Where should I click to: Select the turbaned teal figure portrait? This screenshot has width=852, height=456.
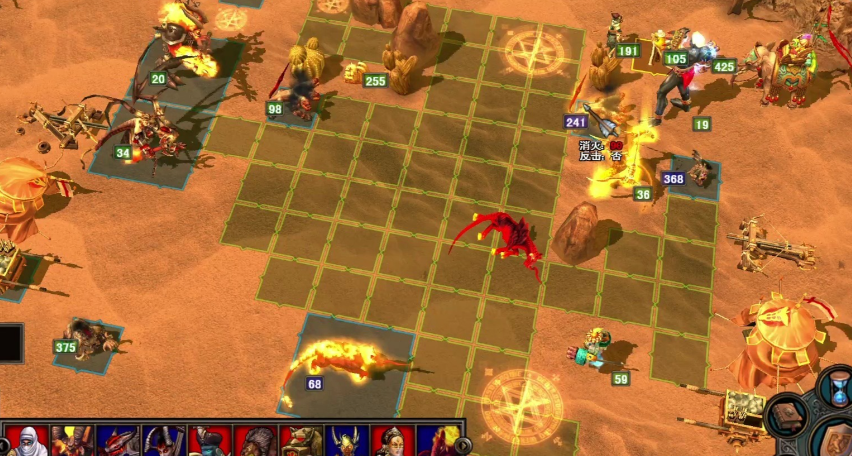click(210, 441)
